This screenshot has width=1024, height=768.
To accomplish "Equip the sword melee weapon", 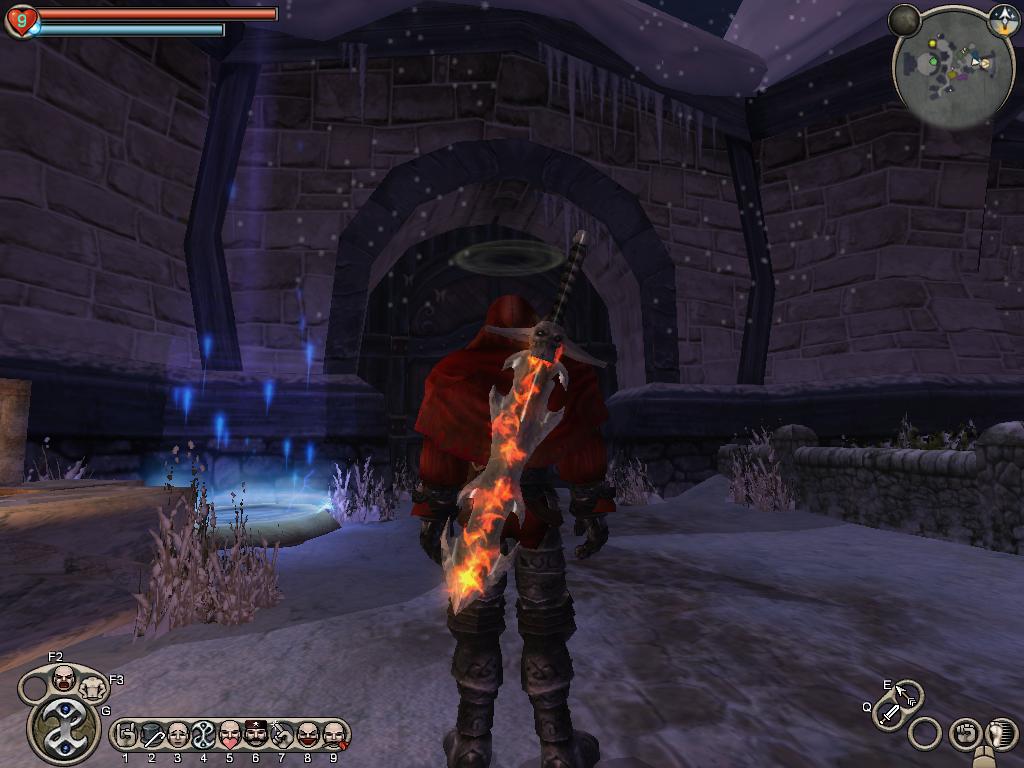I will [889, 714].
